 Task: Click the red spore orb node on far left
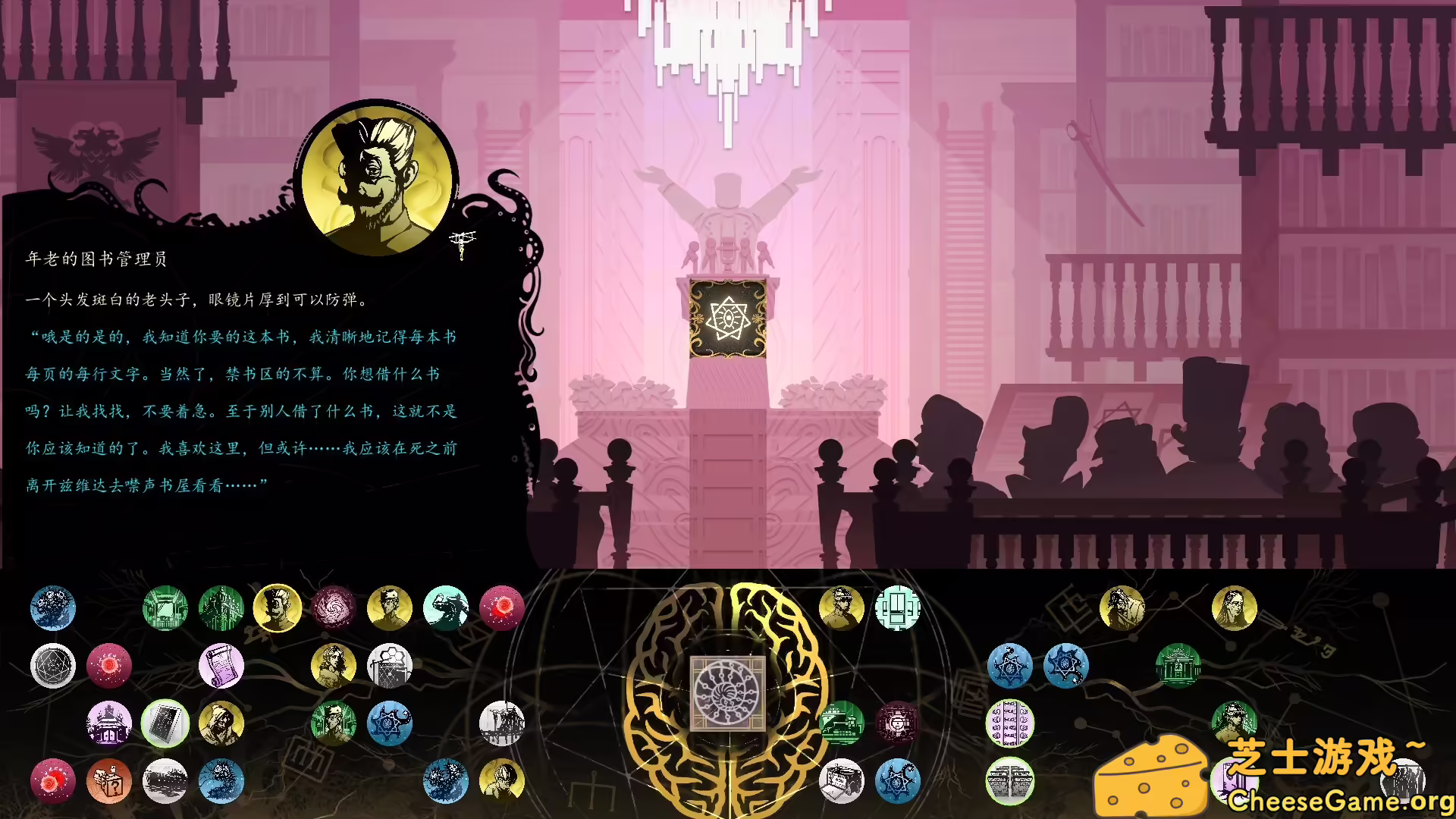(54, 783)
